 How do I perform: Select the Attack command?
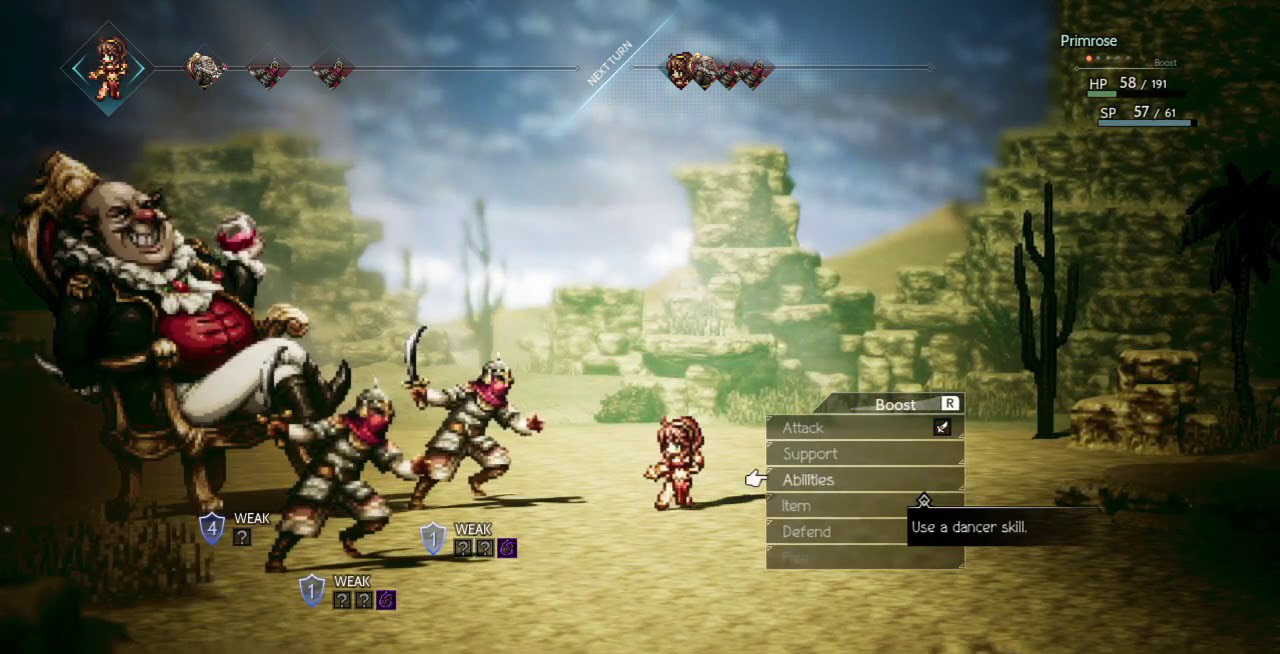[803, 428]
